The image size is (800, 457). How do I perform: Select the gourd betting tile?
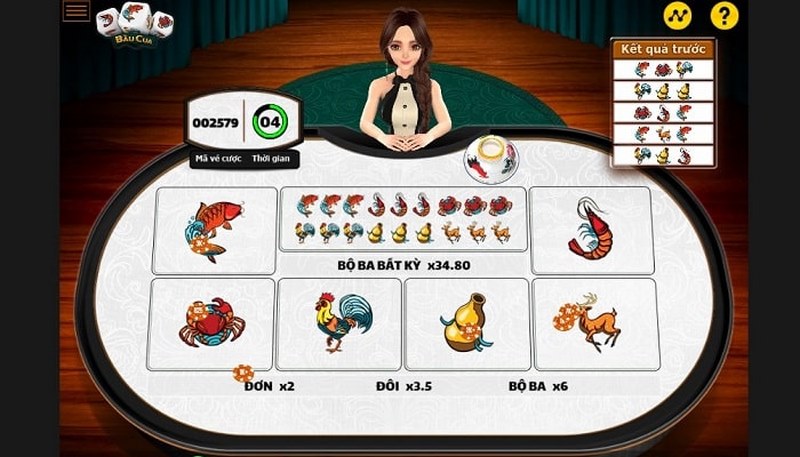pyautogui.click(x=466, y=323)
